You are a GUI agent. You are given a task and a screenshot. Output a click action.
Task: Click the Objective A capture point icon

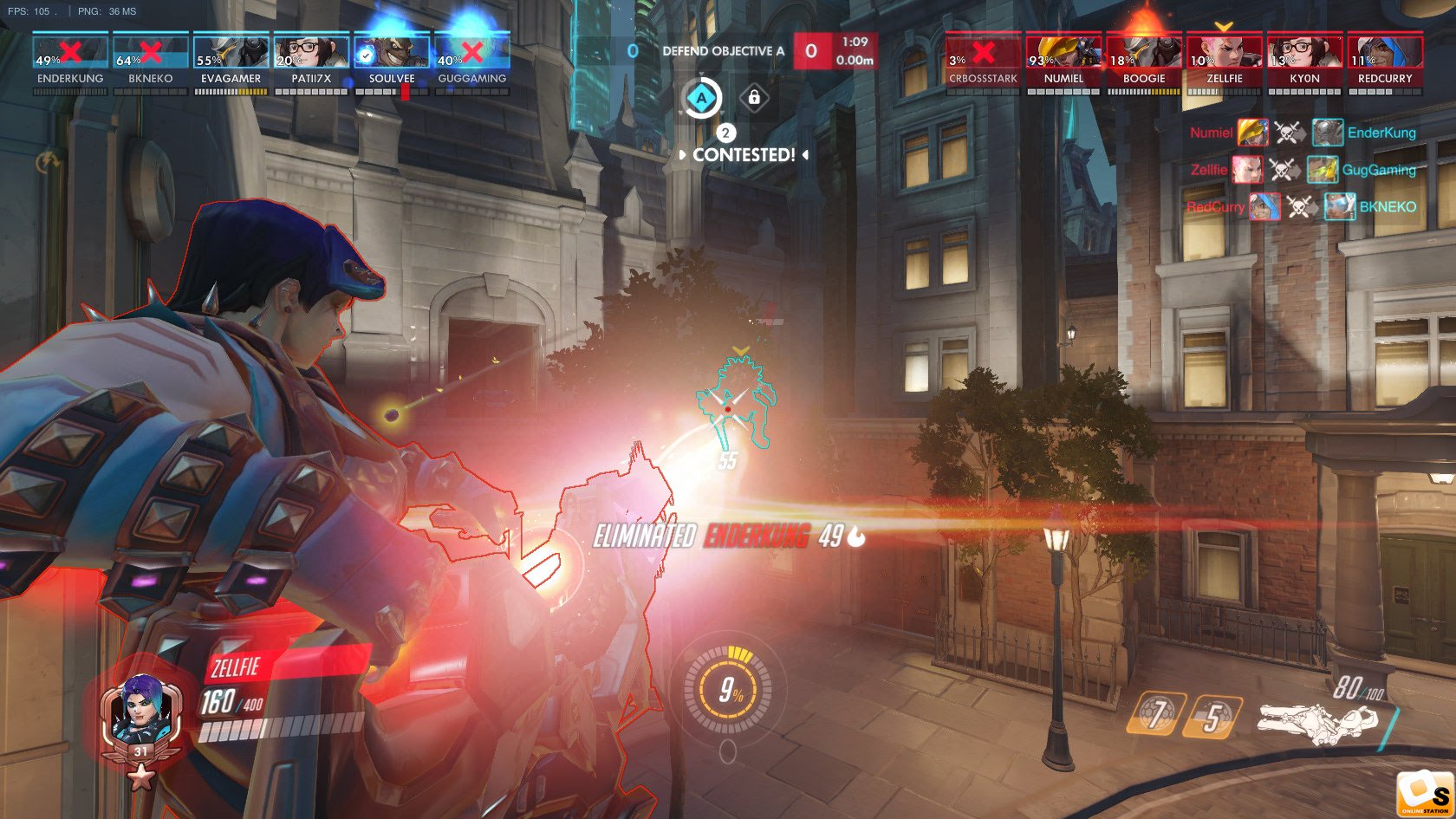pyautogui.click(x=702, y=98)
